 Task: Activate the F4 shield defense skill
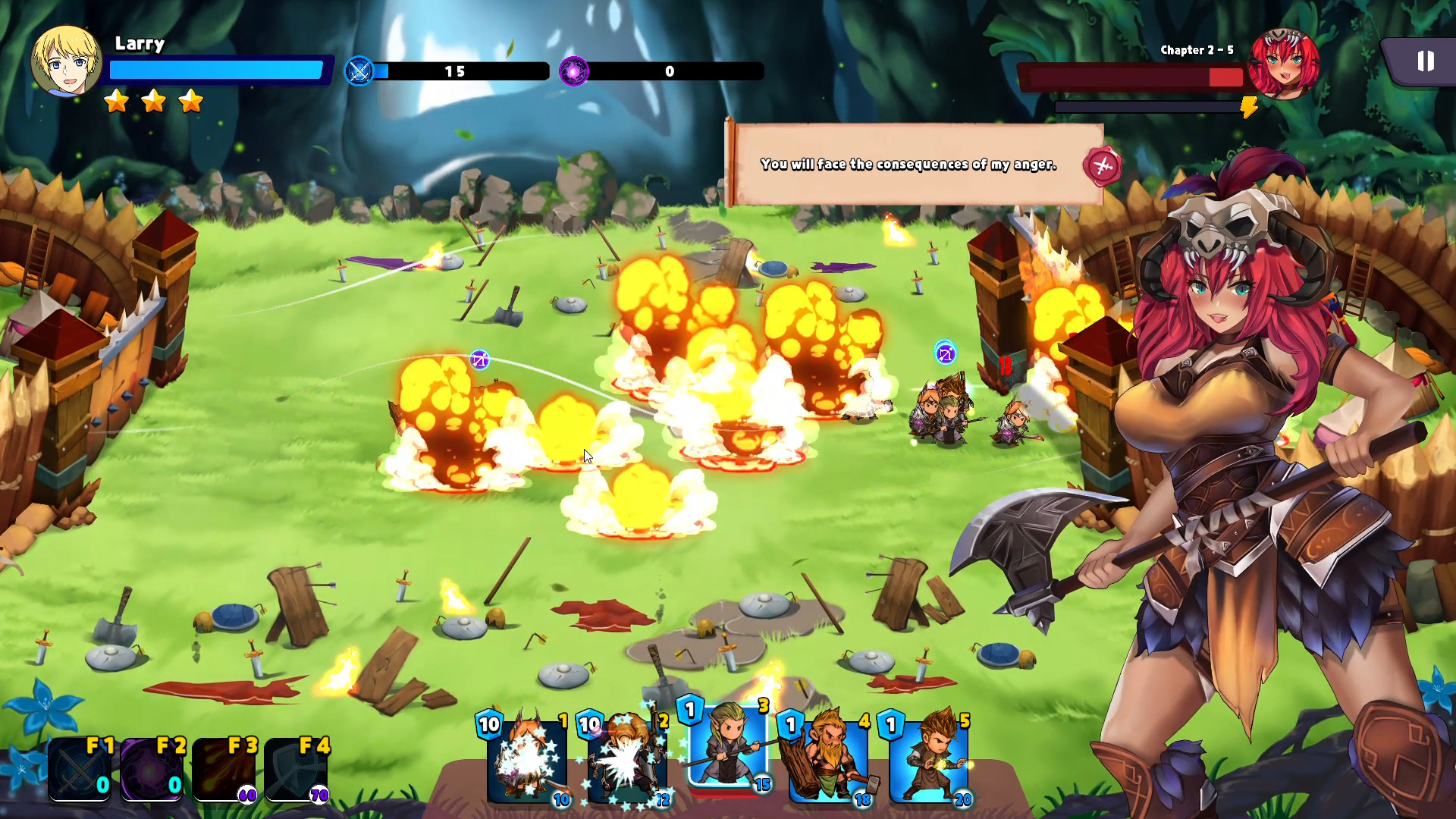(x=298, y=770)
